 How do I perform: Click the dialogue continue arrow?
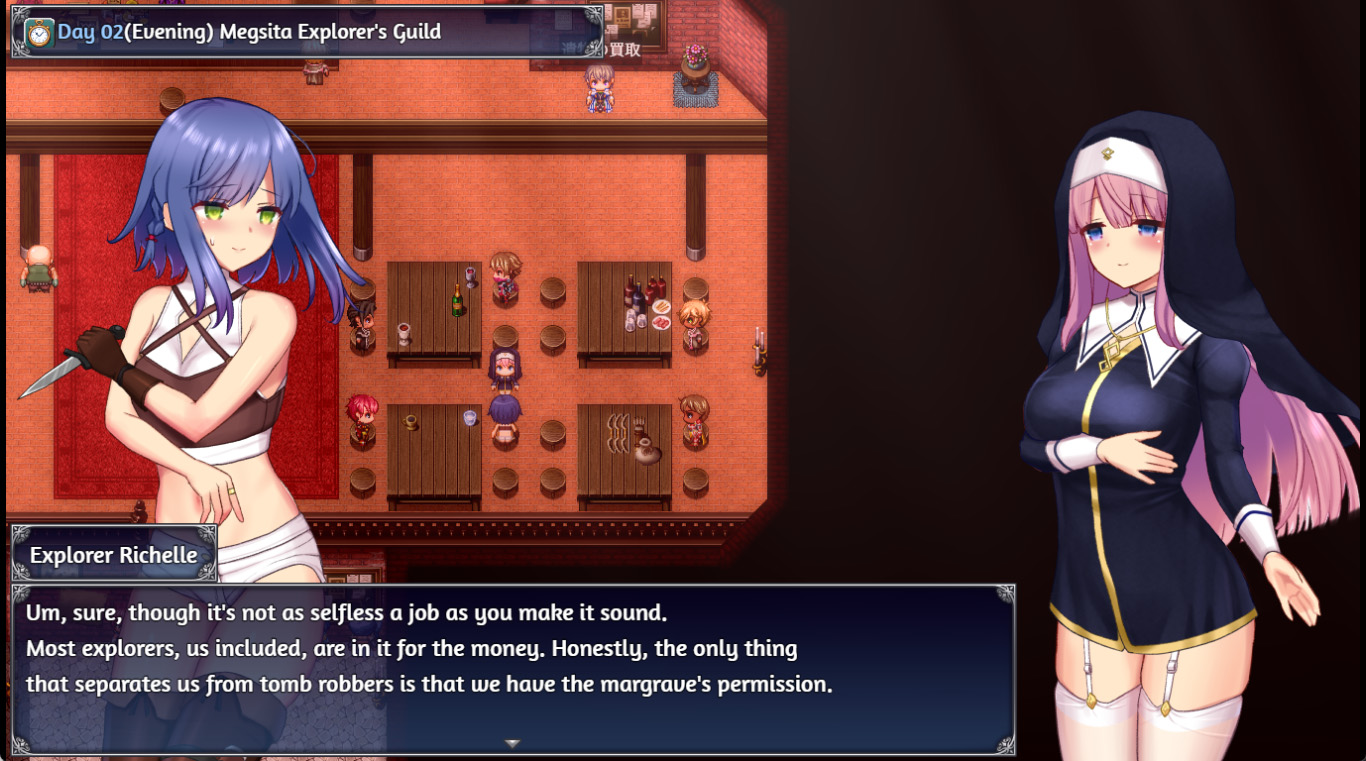[512, 744]
